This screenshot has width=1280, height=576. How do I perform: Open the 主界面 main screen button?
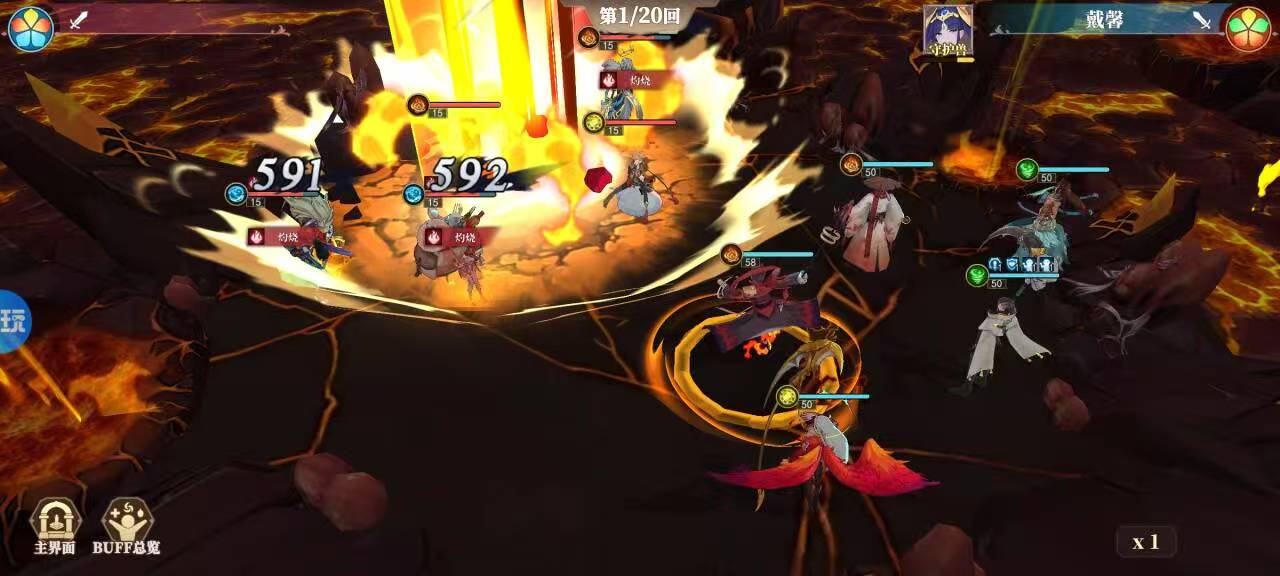(55, 525)
